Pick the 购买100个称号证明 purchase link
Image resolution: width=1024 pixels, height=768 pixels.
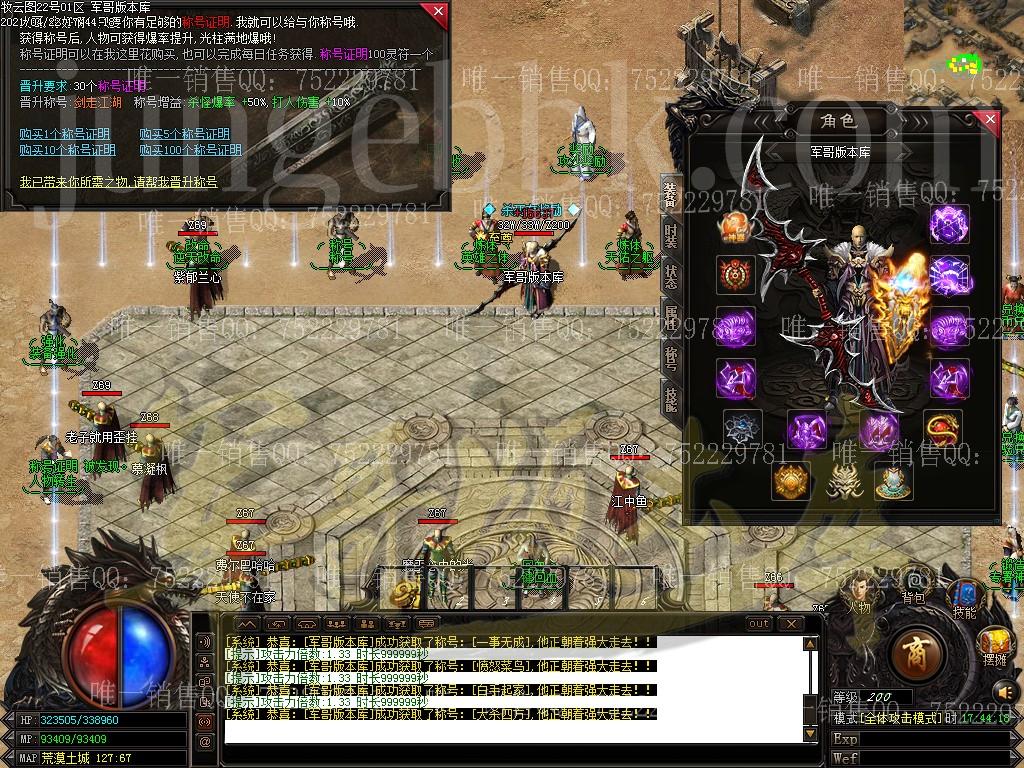[190, 150]
